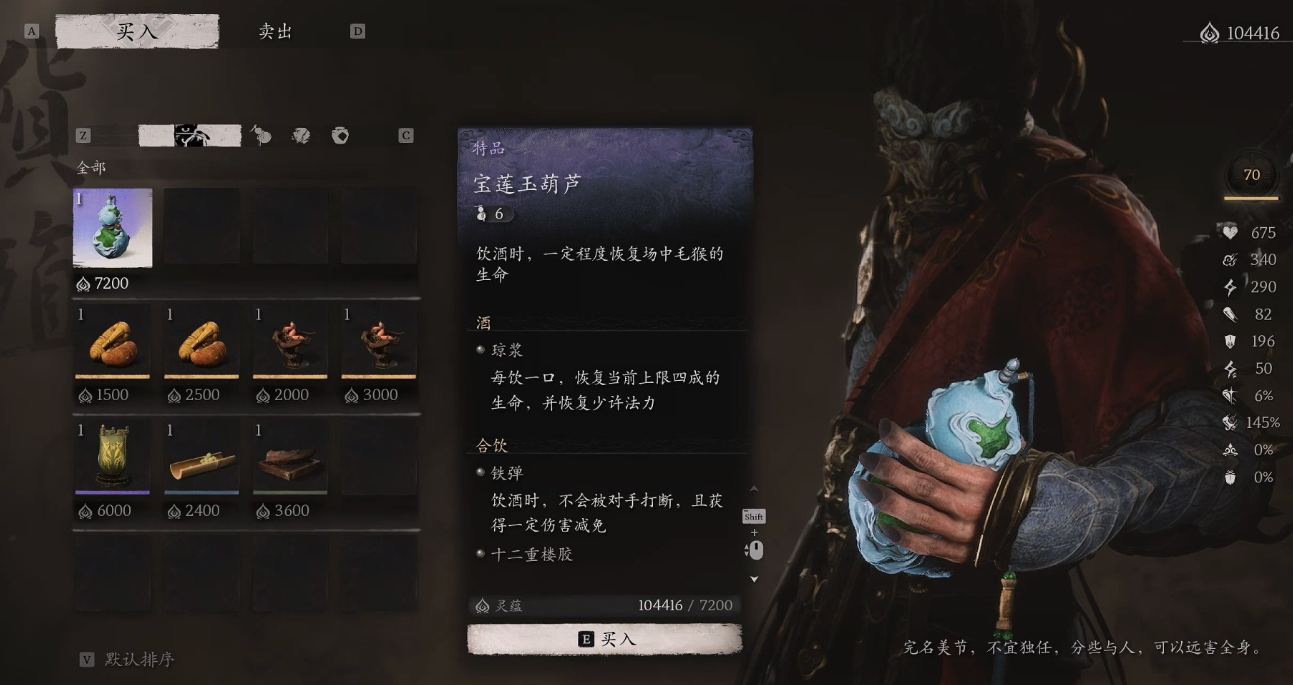Select the 买入 (buy) tab
1293x685 pixels.
coord(137,32)
